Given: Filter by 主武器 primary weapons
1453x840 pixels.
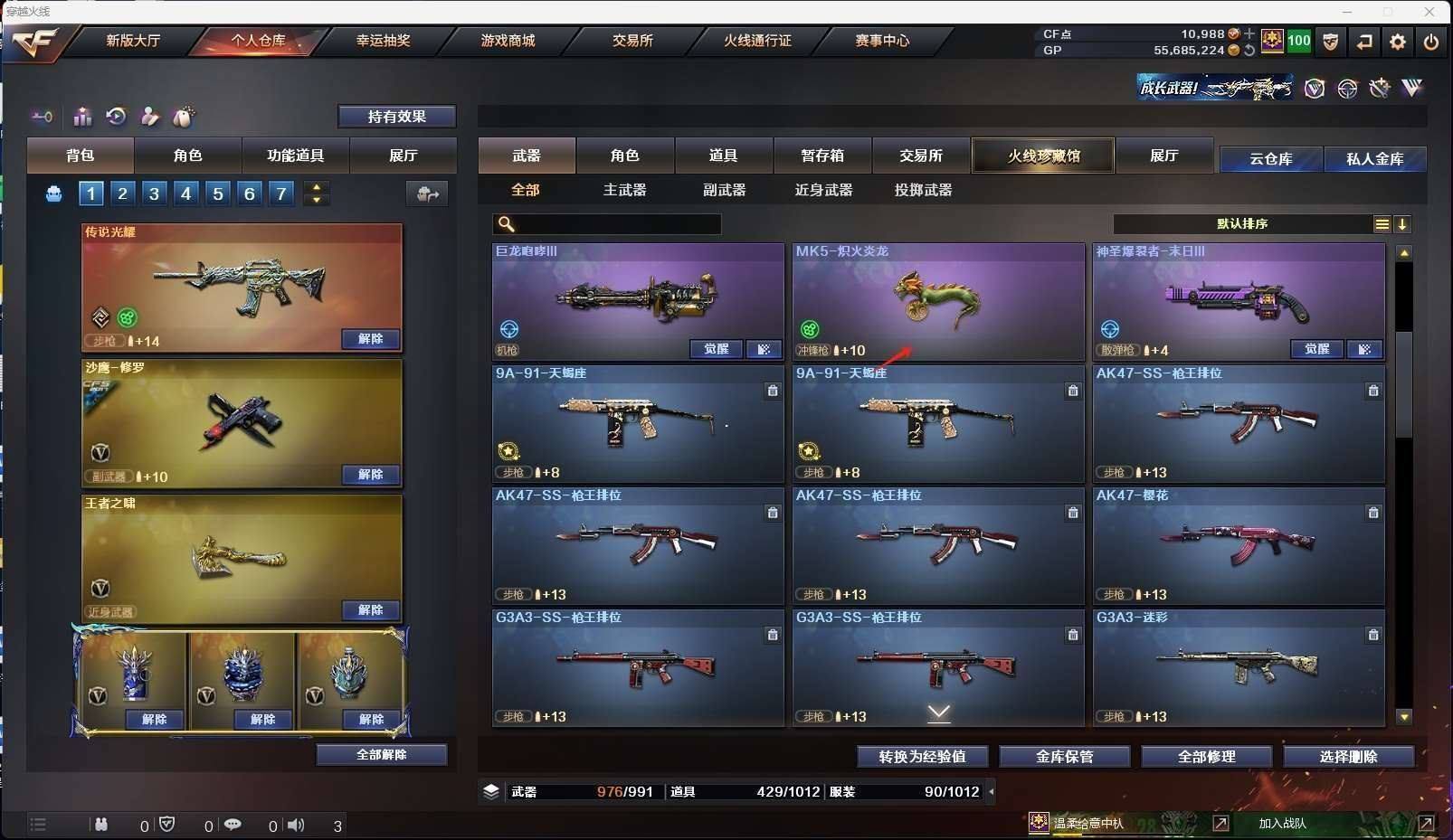Looking at the screenshot, I should tap(624, 190).
